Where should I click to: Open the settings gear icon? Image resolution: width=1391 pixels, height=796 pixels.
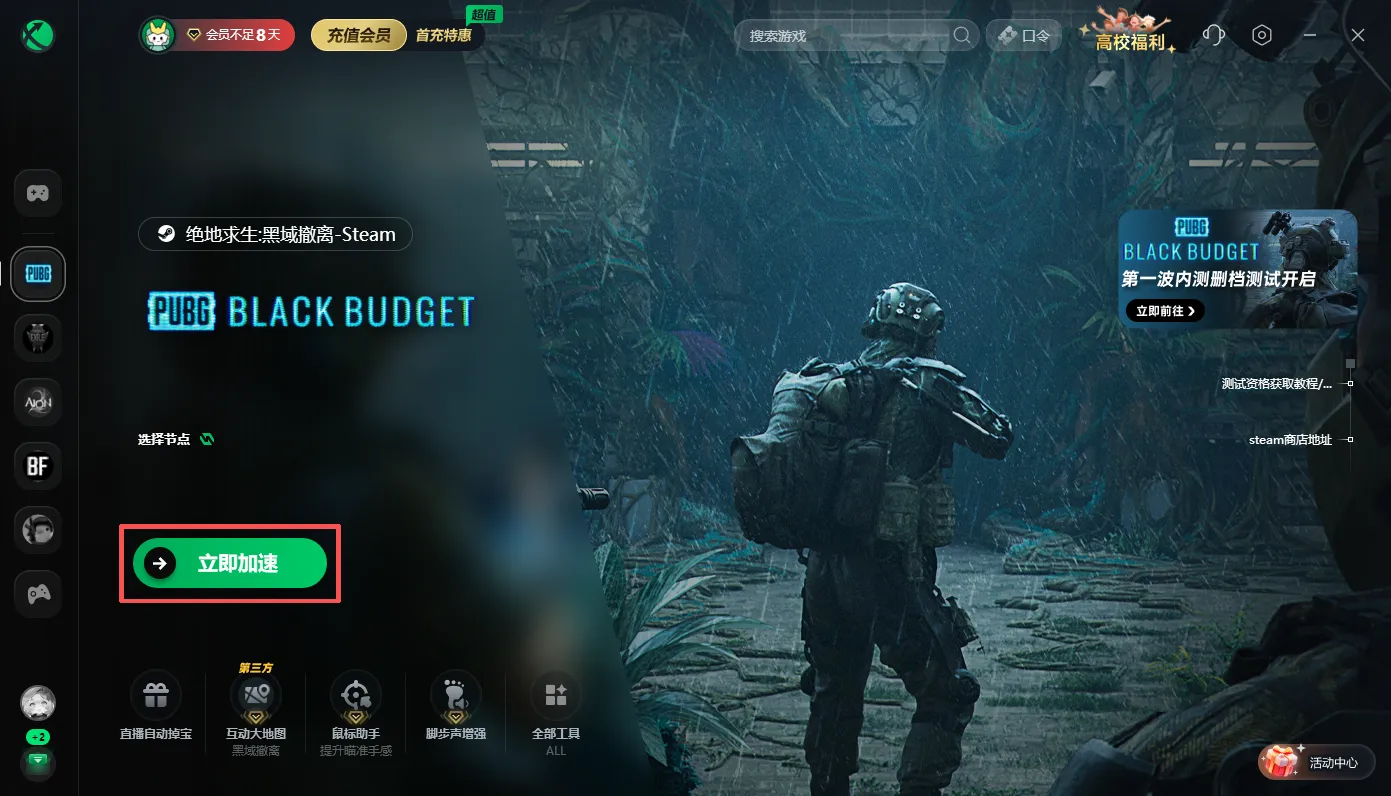(1261, 35)
